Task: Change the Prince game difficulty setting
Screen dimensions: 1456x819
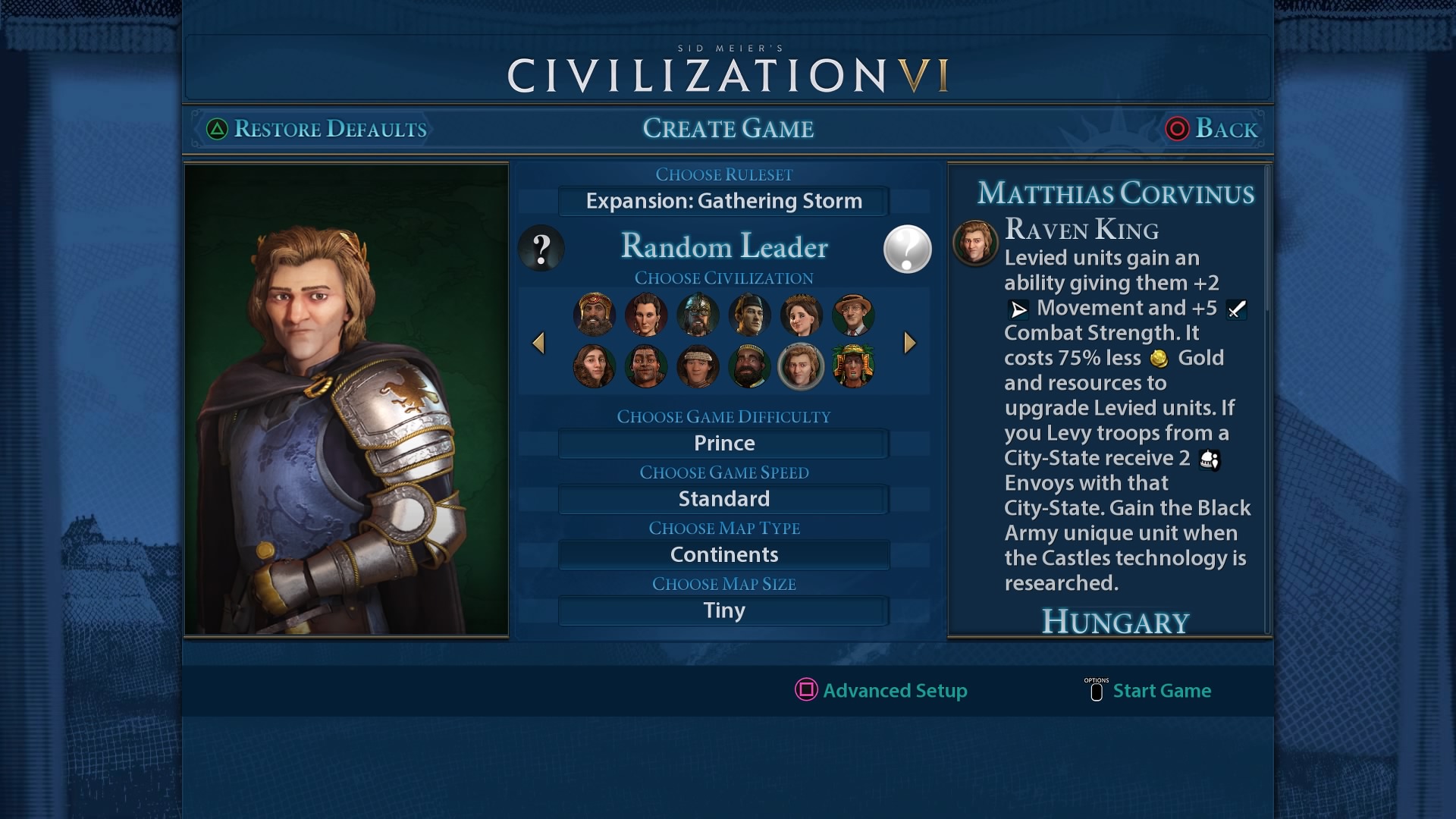Action: 723,443
